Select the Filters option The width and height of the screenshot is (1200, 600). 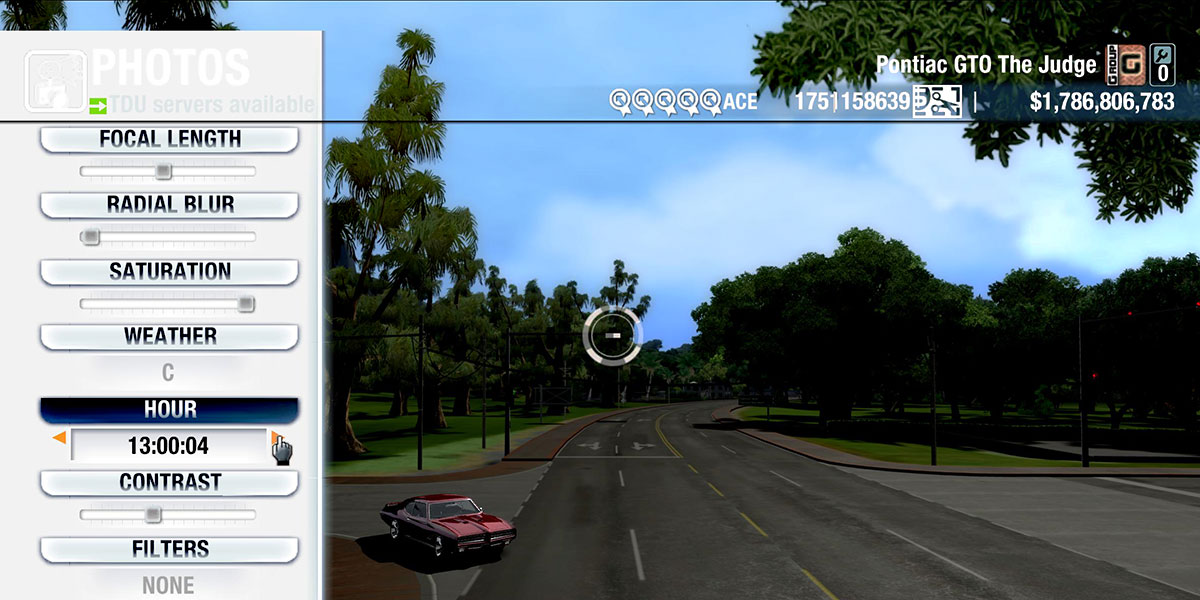[x=169, y=549]
